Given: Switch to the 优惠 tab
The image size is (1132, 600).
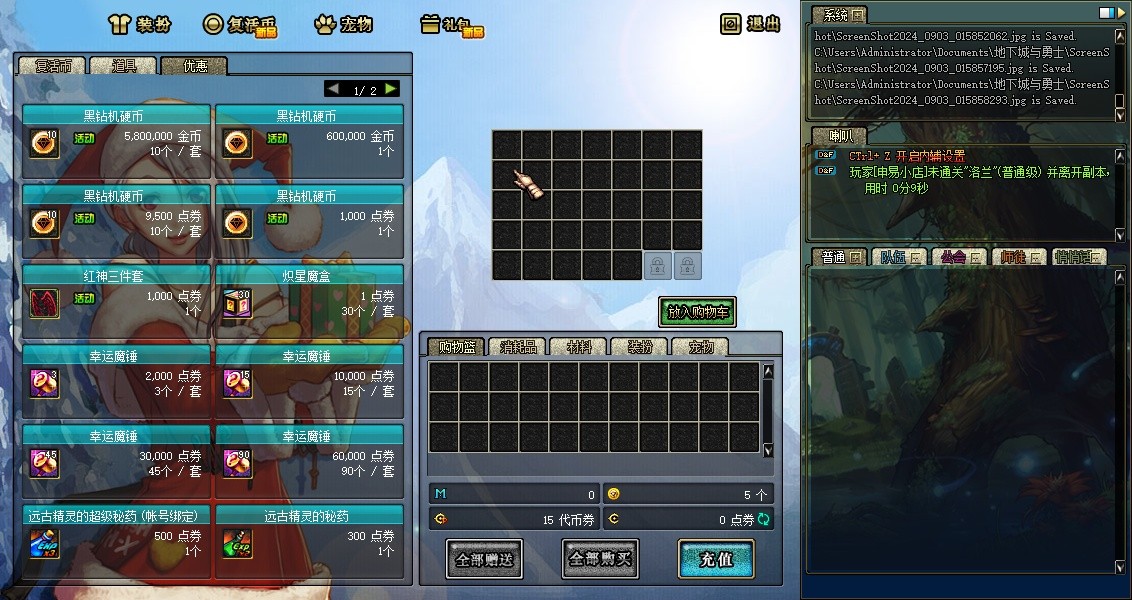Looking at the screenshot, I should click(194, 66).
